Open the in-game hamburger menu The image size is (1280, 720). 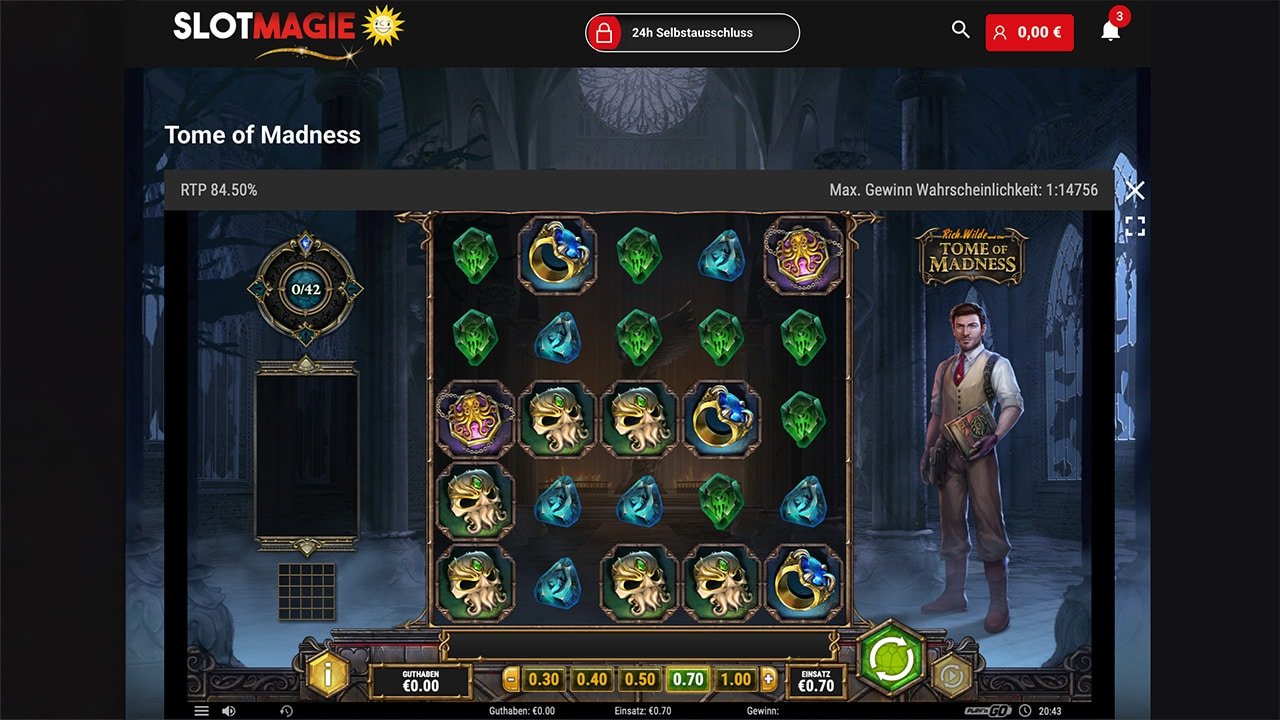202,710
